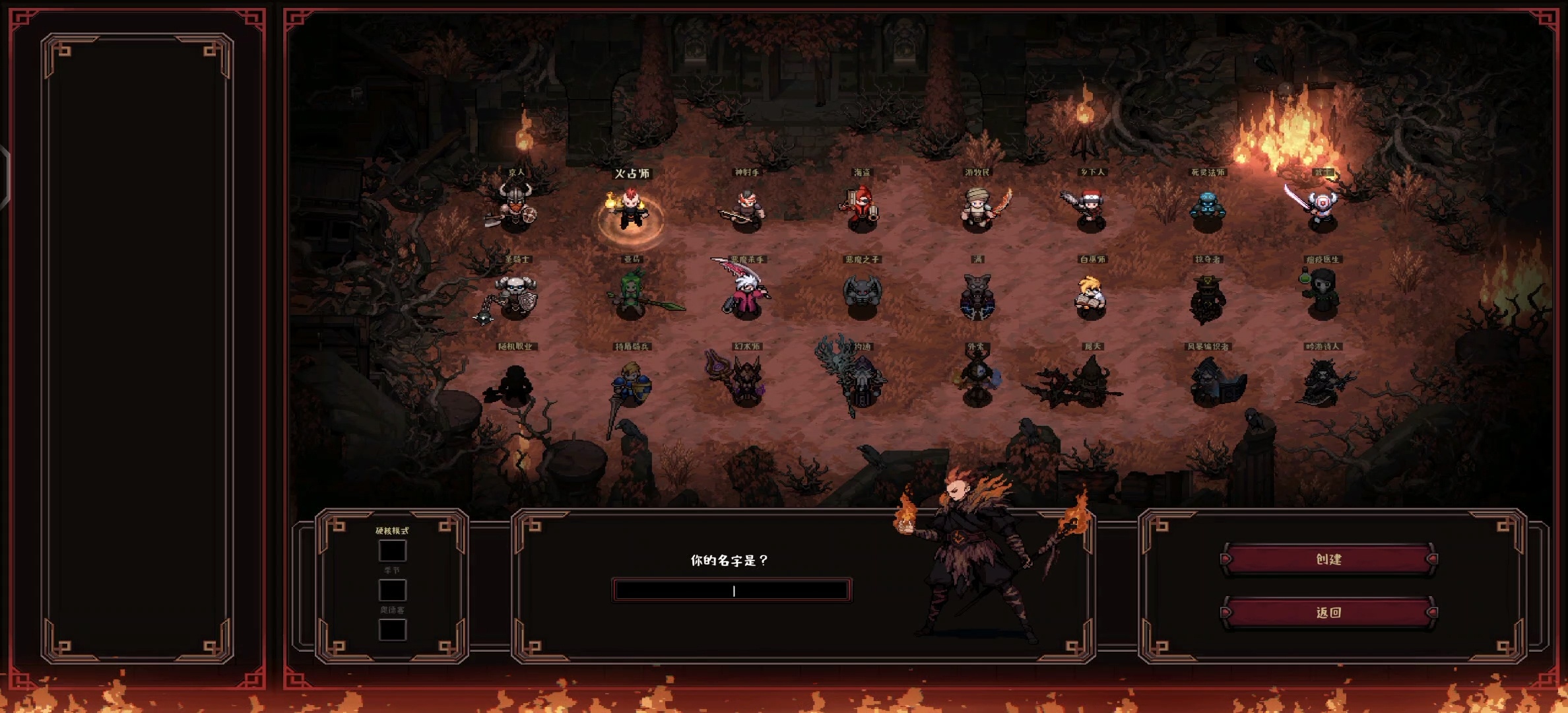Select the 吟游诗人 bard class
The height and width of the screenshot is (713, 1568).
pos(1322,382)
